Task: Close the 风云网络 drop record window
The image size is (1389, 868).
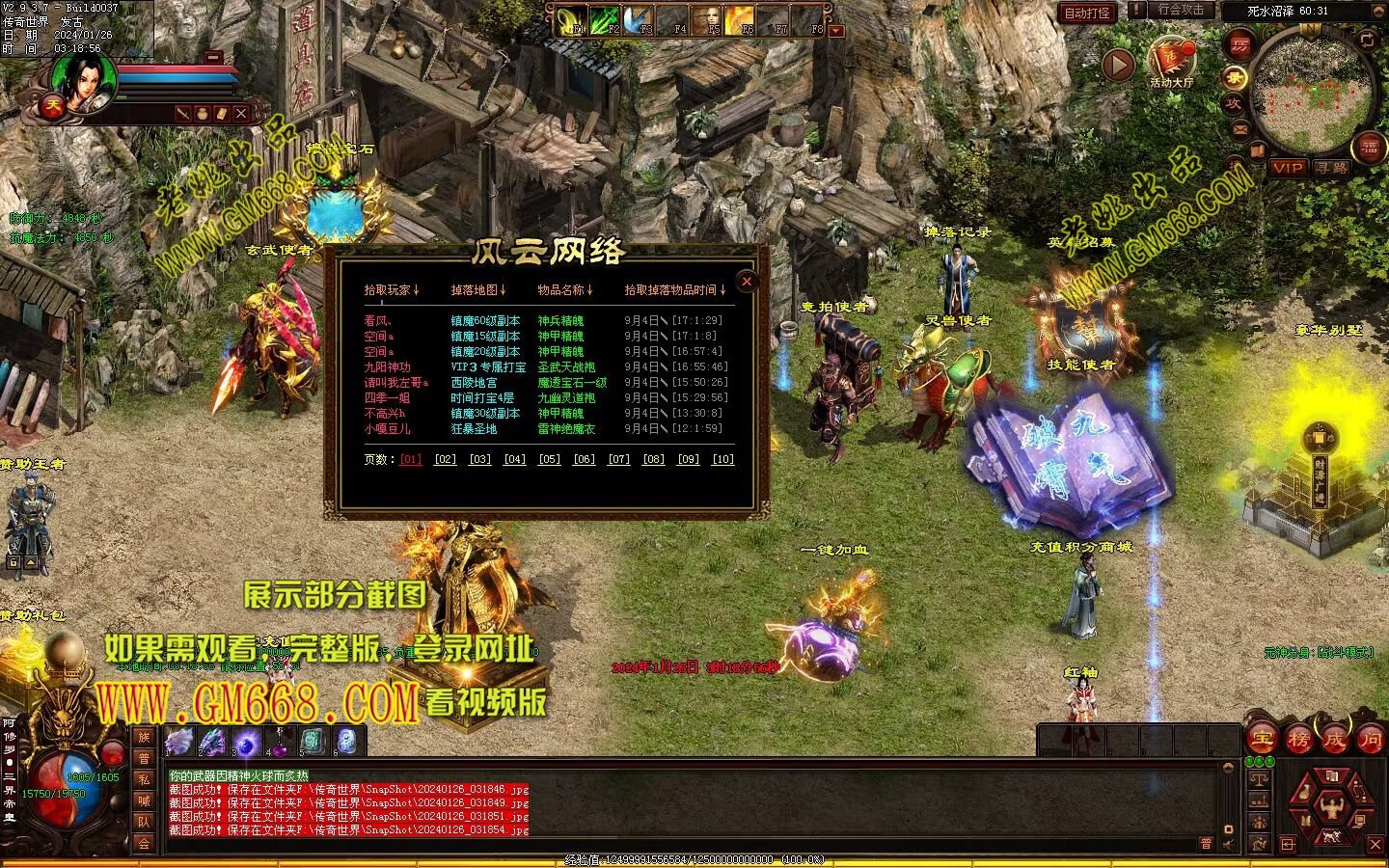Action: point(747,282)
